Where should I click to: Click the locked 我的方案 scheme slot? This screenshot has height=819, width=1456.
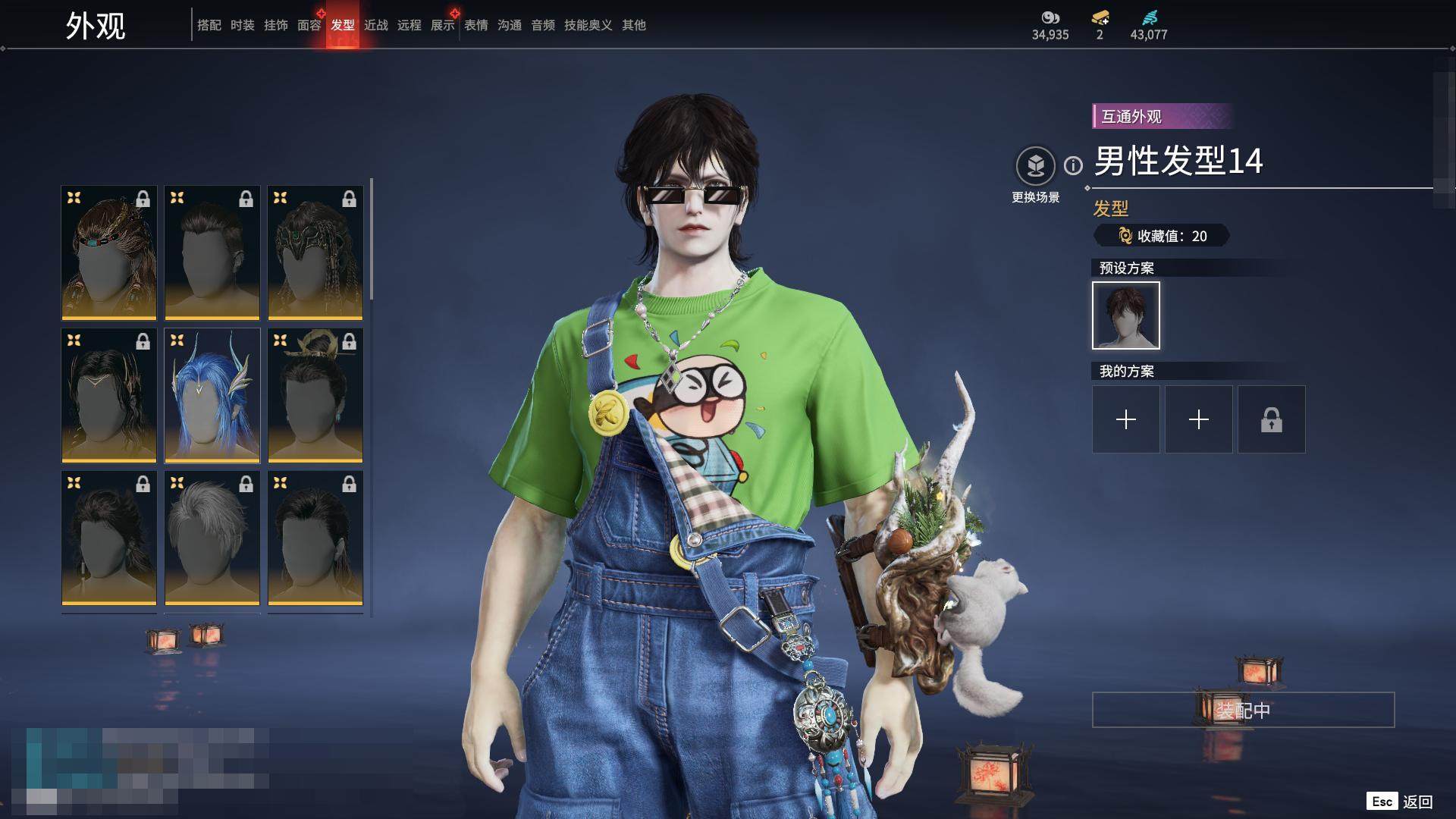pyautogui.click(x=1272, y=419)
